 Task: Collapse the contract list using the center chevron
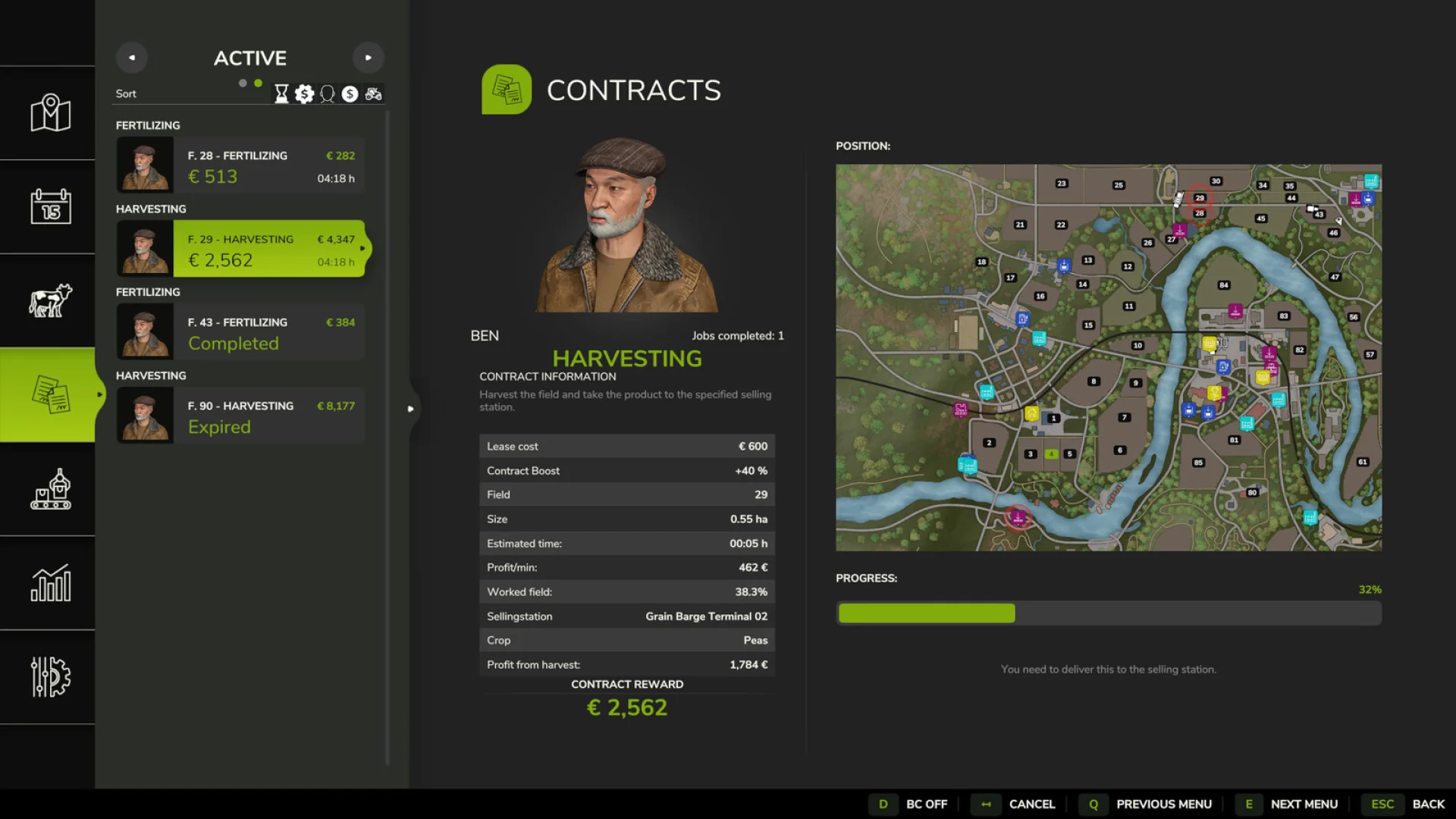(411, 409)
